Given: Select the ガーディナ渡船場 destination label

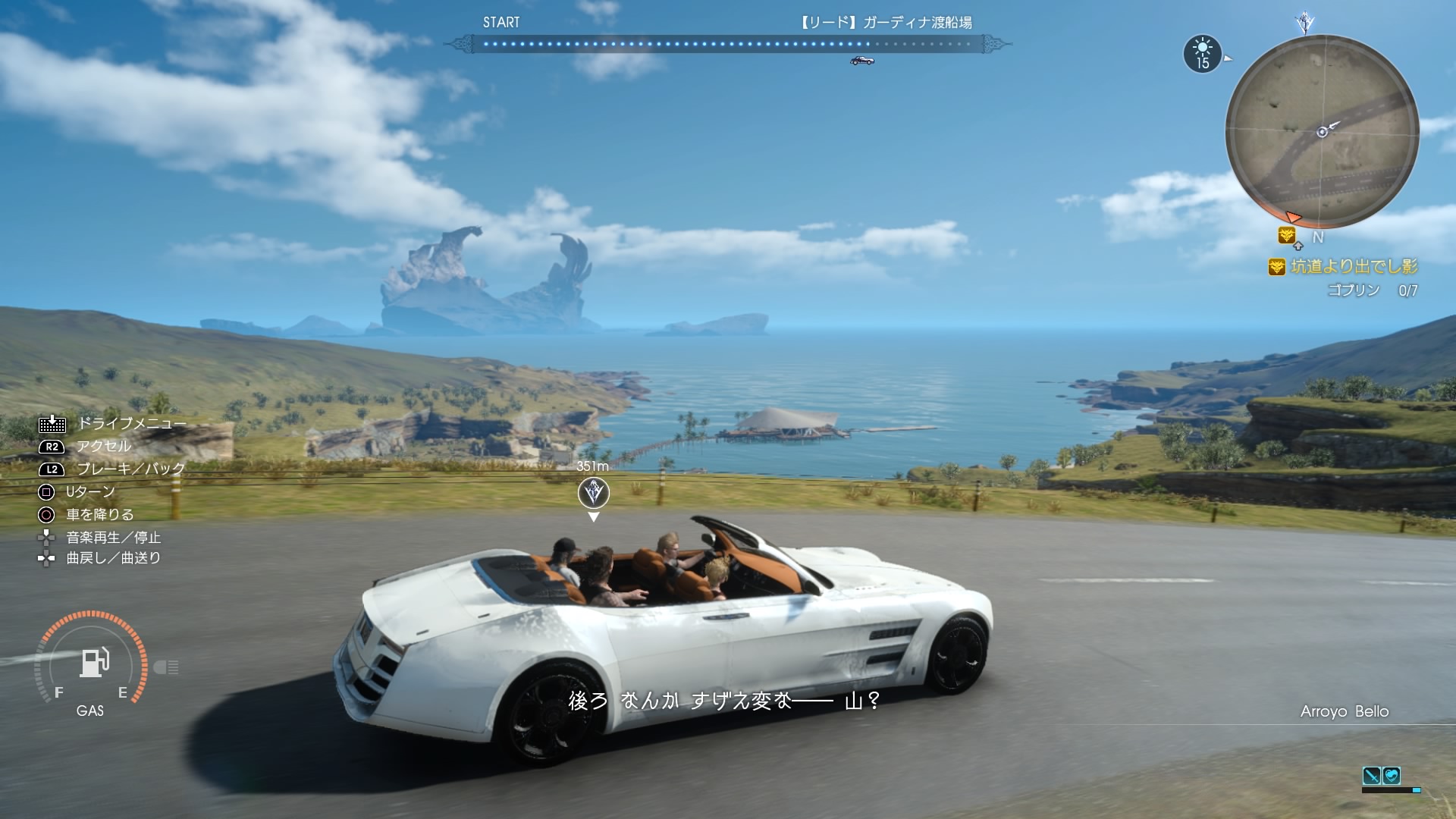Looking at the screenshot, I should pos(886,23).
